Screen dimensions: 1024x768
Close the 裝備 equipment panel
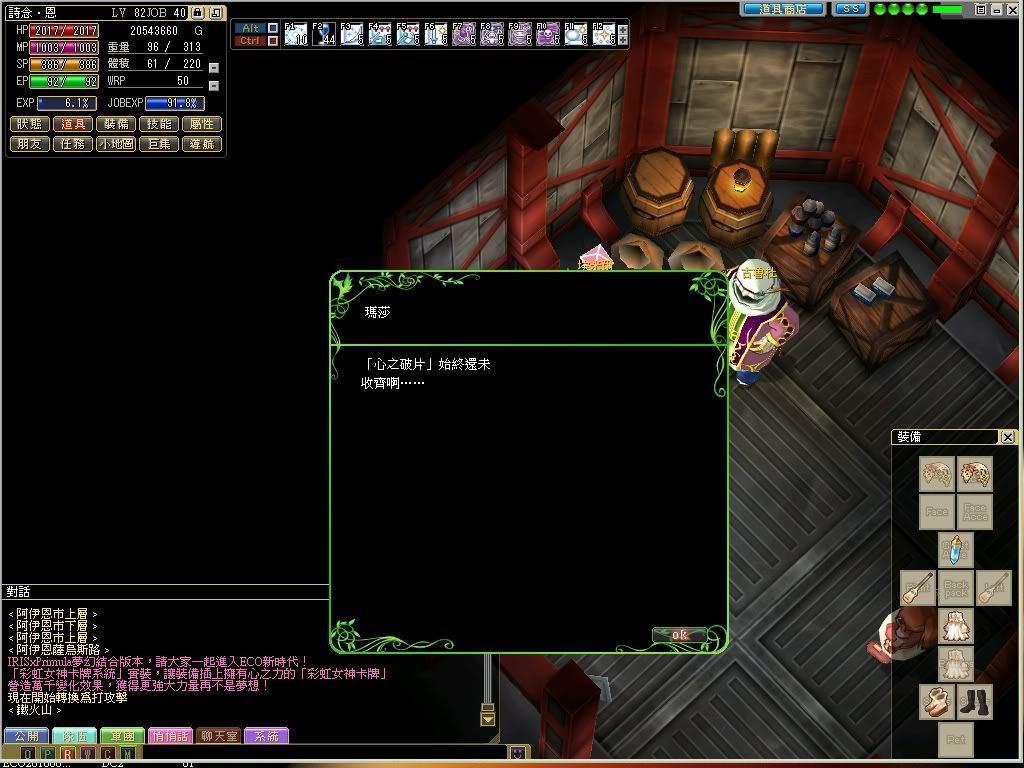[x=1008, y=437]
